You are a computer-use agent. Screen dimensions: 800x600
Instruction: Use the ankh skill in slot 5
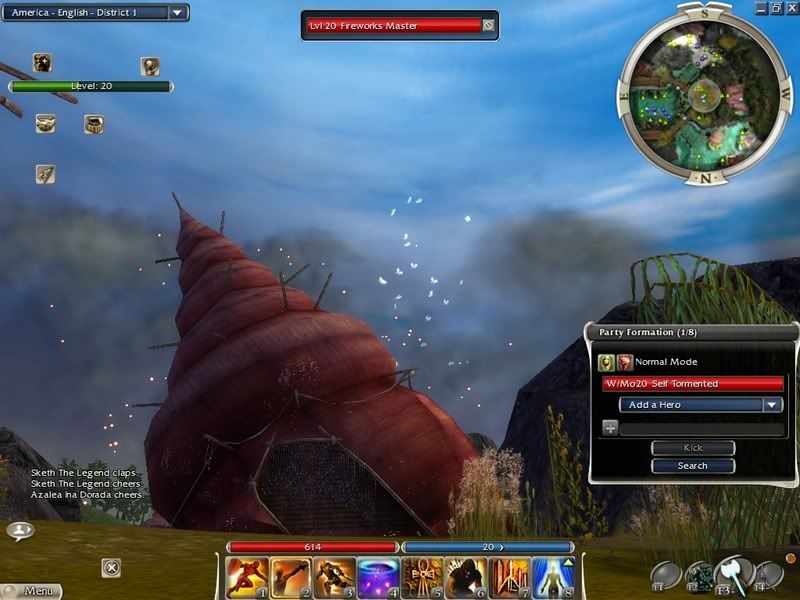pyautogui.click(x=421, y=577)
